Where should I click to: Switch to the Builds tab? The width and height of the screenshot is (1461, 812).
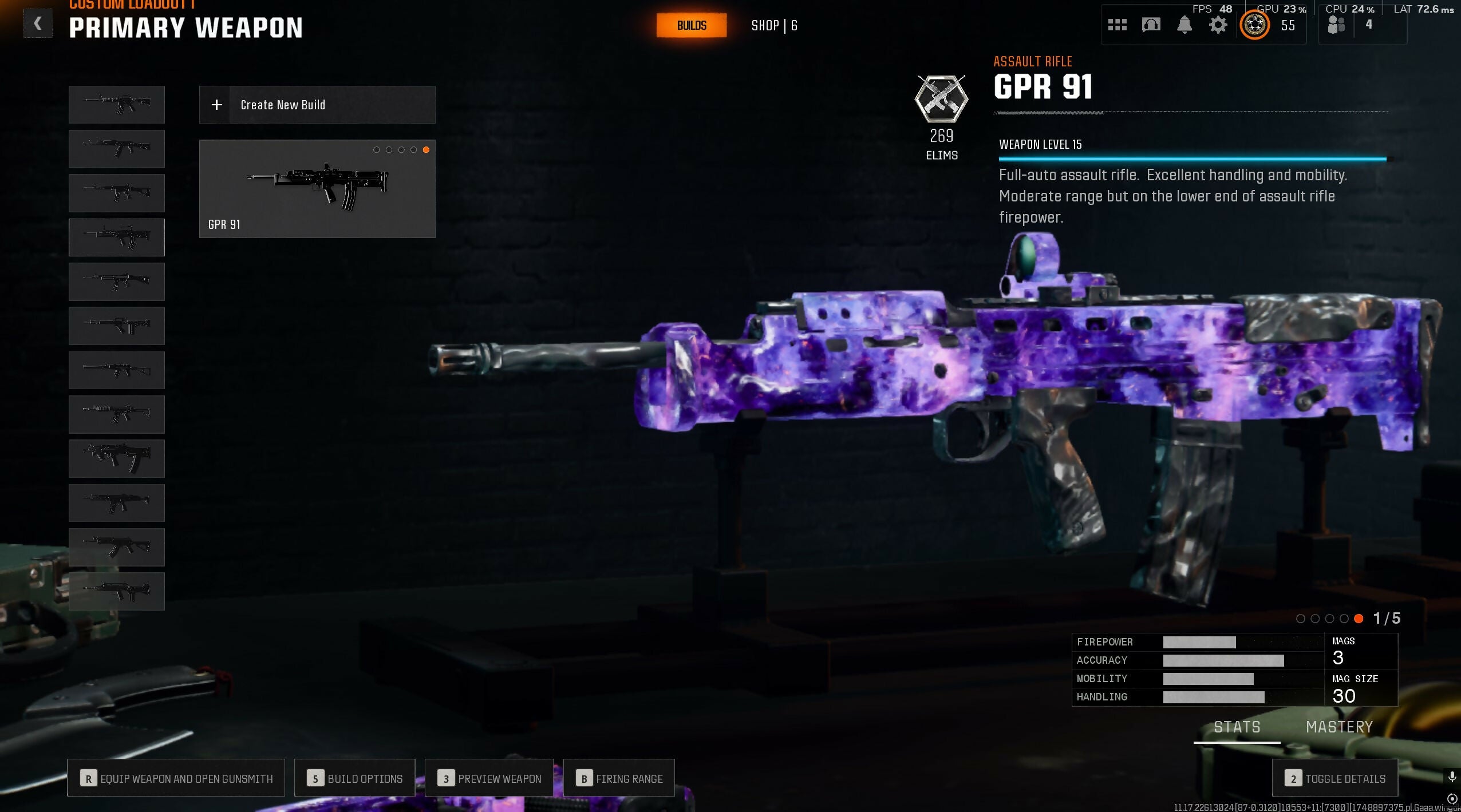coord(691,26)
